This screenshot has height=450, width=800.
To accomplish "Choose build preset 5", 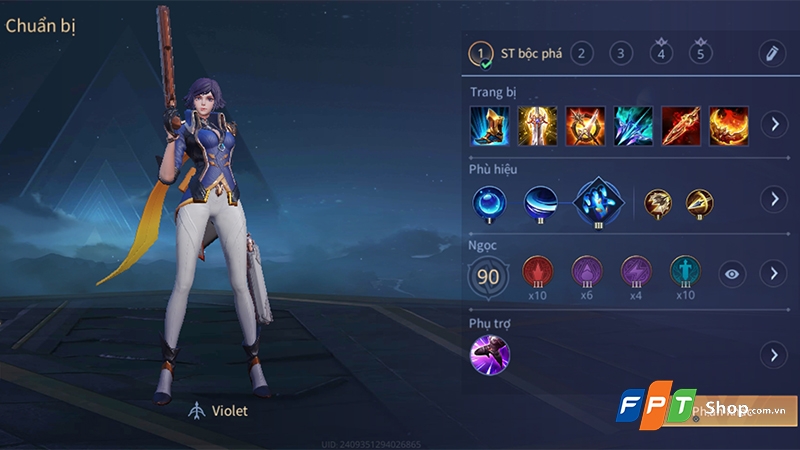I will (x=700, y=53).
